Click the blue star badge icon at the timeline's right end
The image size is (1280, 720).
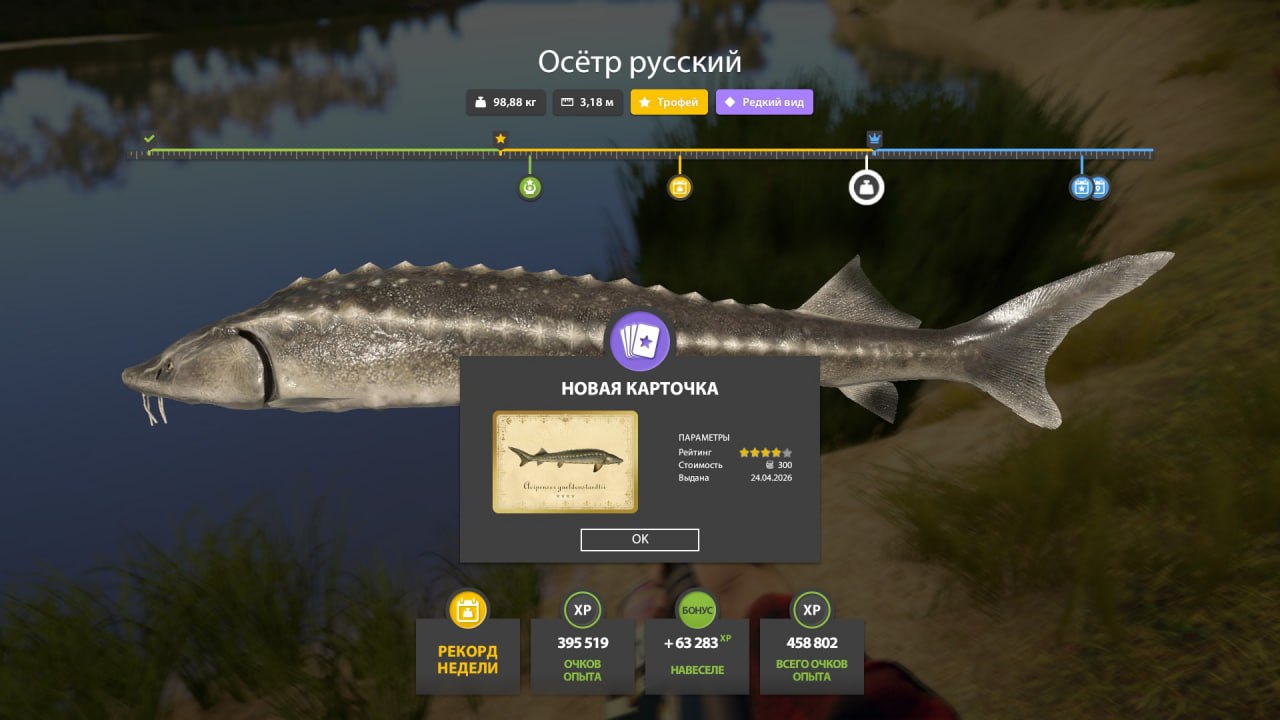pyautogui.click(x=1082, y=187)
